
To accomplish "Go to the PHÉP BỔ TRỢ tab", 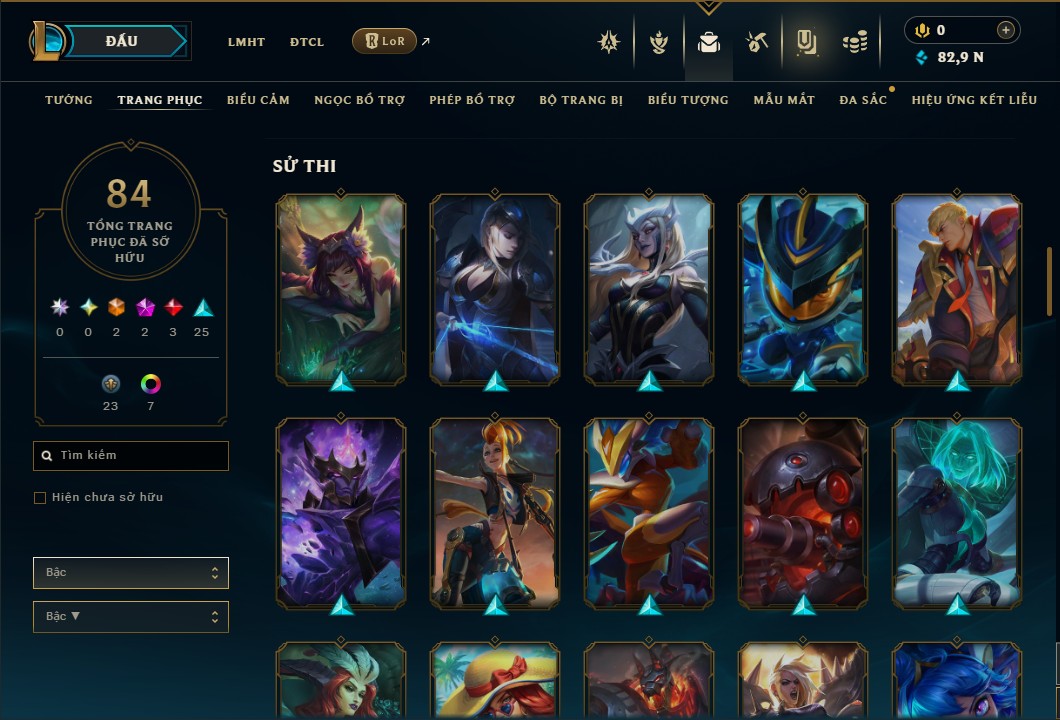I will 472,100.
